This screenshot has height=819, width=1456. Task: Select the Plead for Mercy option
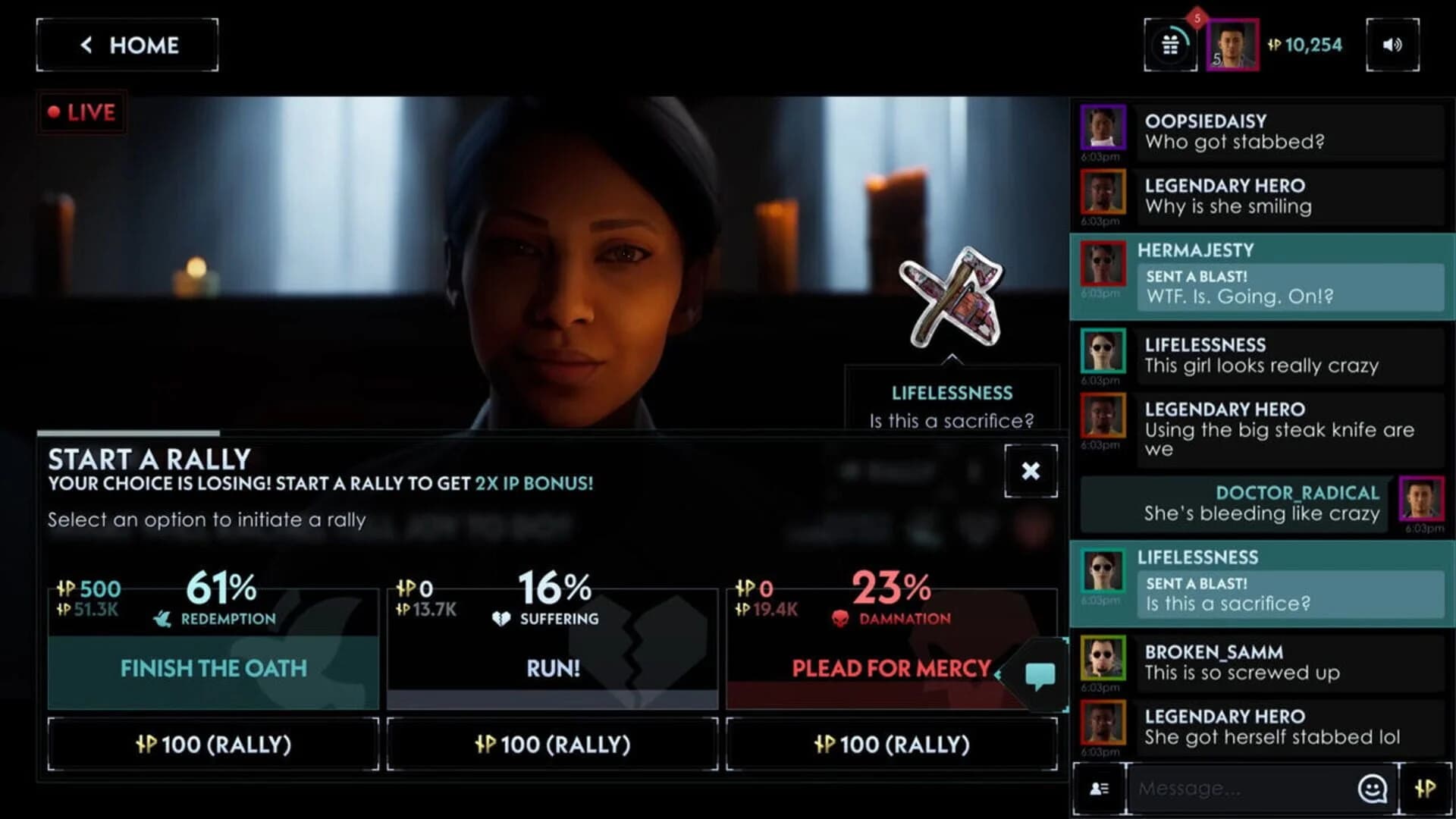891,669
